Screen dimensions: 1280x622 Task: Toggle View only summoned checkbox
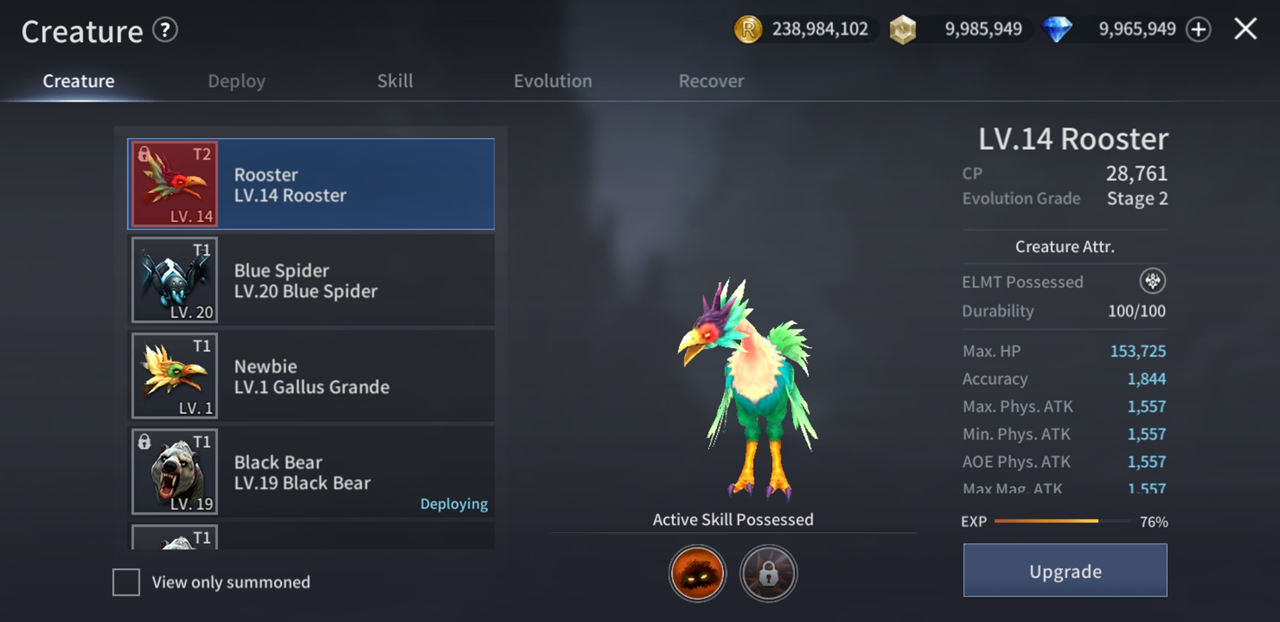126,582
